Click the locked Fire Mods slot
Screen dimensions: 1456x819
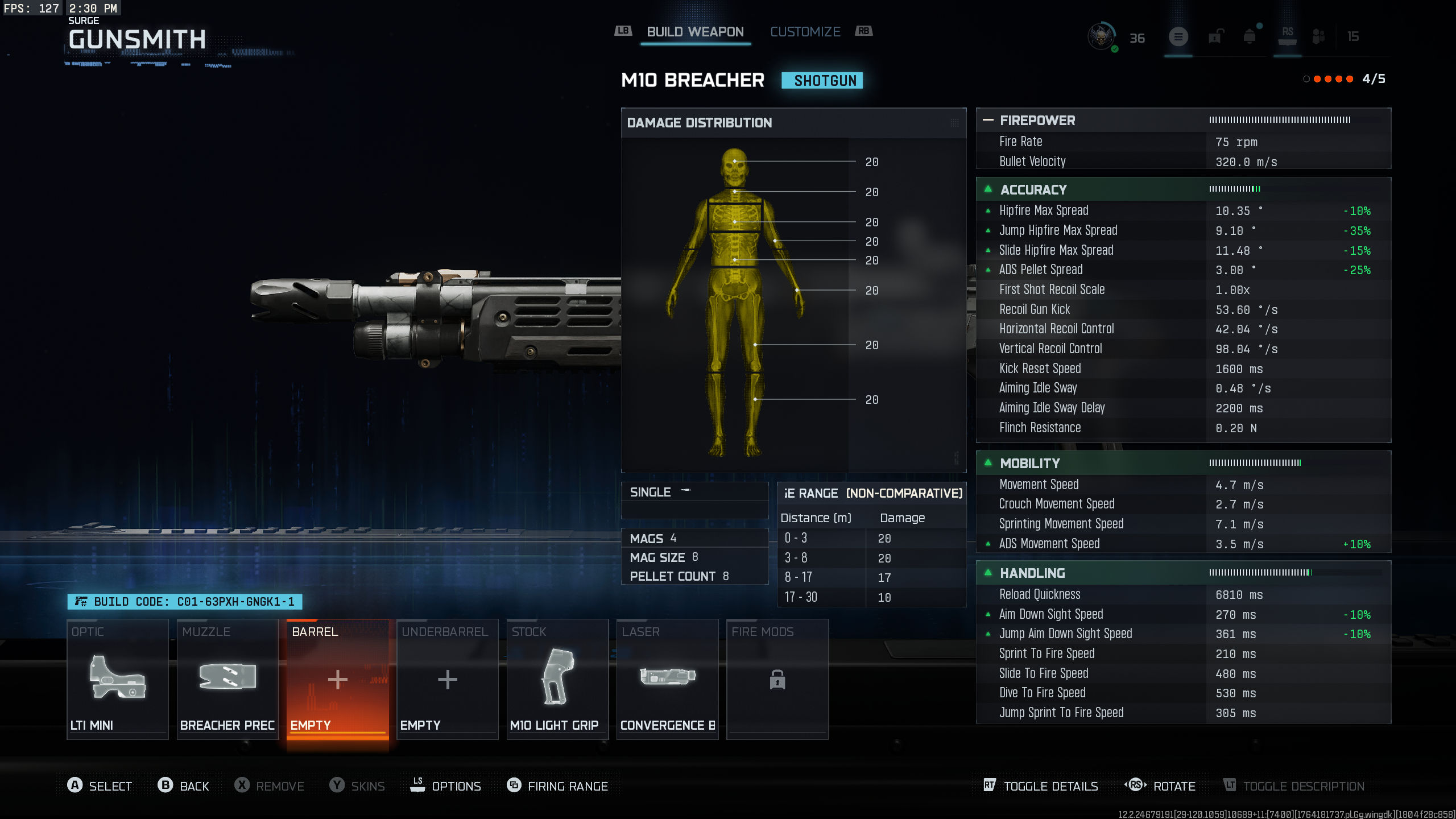pos(777,680)
